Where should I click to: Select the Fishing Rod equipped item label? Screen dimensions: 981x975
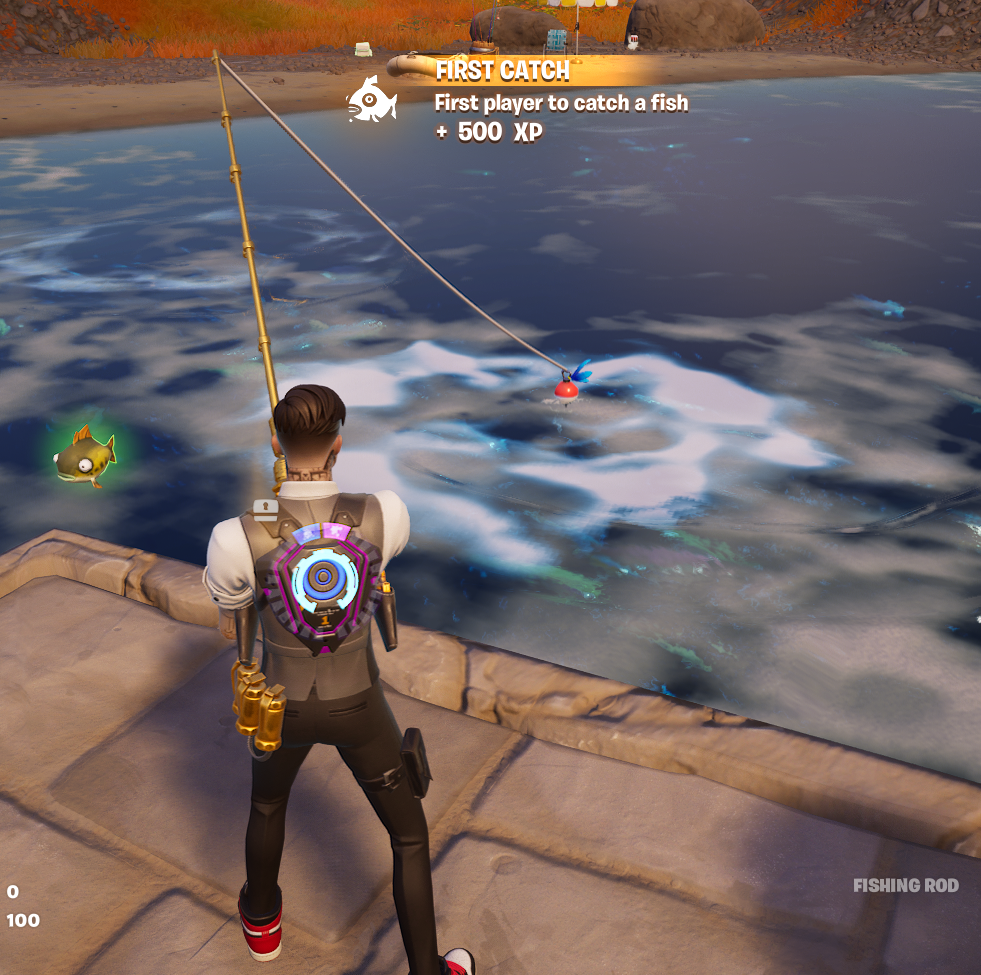[905, 885]
